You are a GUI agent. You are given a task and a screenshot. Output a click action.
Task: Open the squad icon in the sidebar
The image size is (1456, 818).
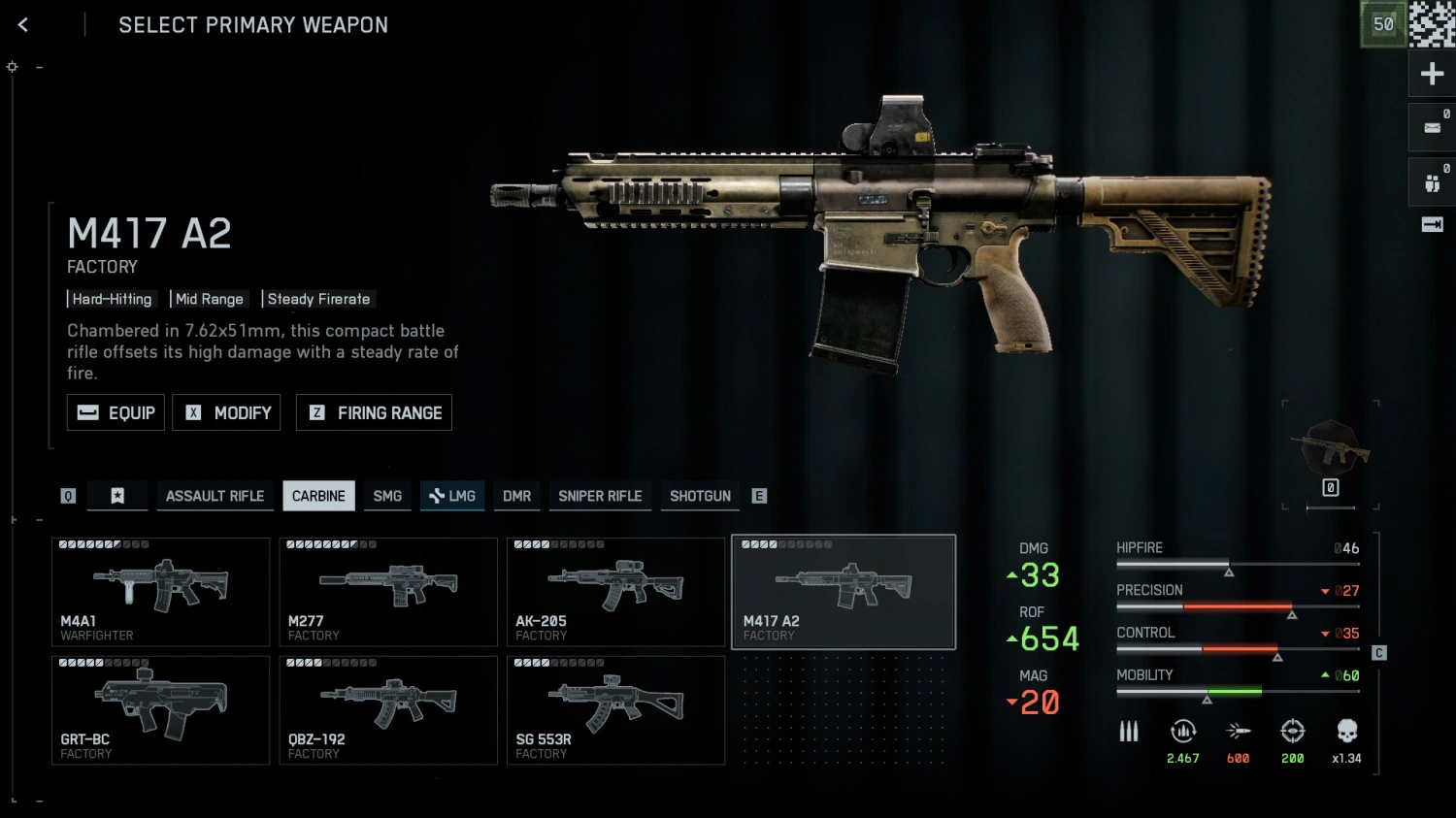tap(1432, 182)
